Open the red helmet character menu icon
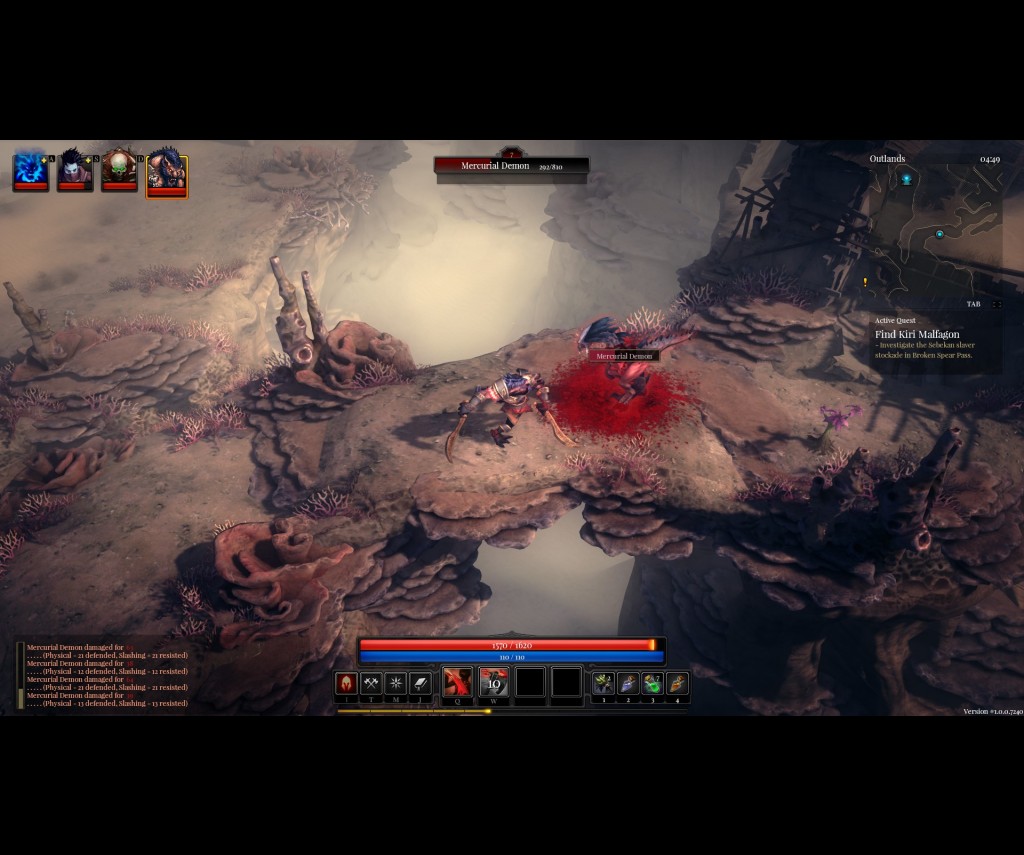1024x855 pixels. [x=346, y=683]
